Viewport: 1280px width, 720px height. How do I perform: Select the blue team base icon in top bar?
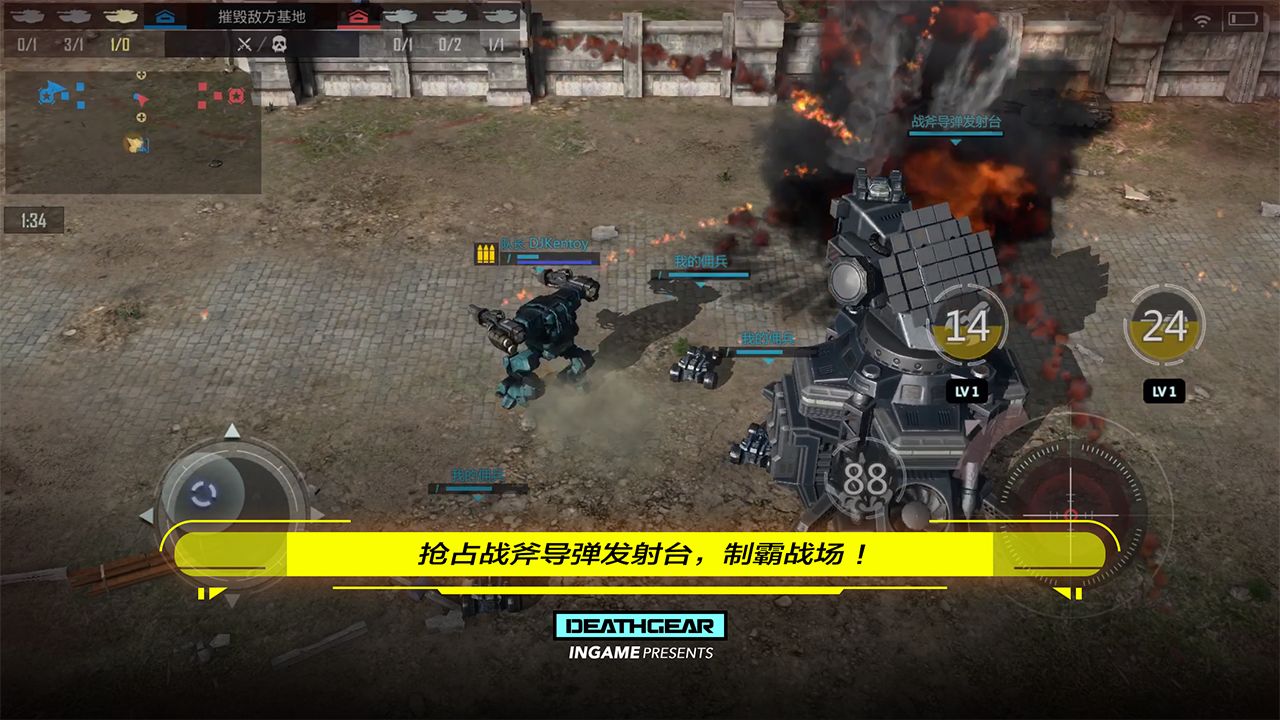point(163,16)
